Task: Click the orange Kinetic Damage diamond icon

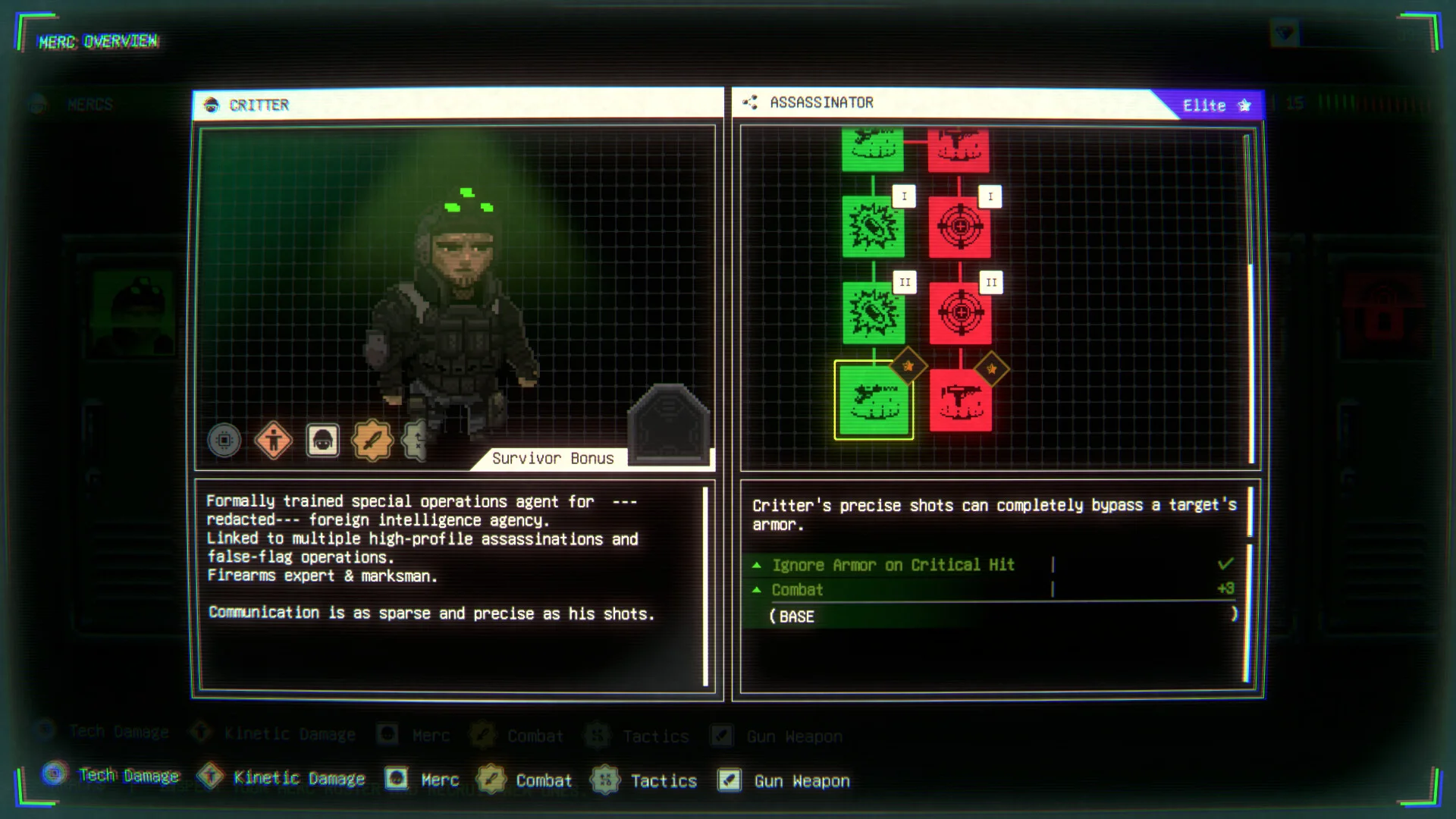Action: pos(273,440)
